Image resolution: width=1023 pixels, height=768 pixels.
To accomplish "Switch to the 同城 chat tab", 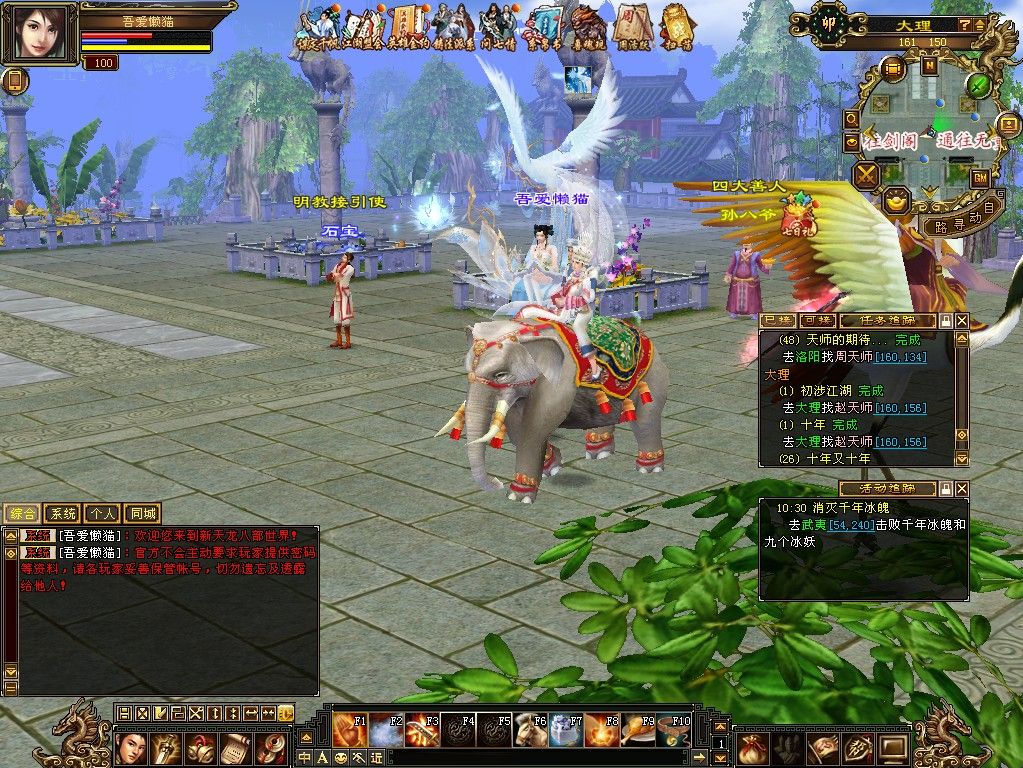I will 142,513.
